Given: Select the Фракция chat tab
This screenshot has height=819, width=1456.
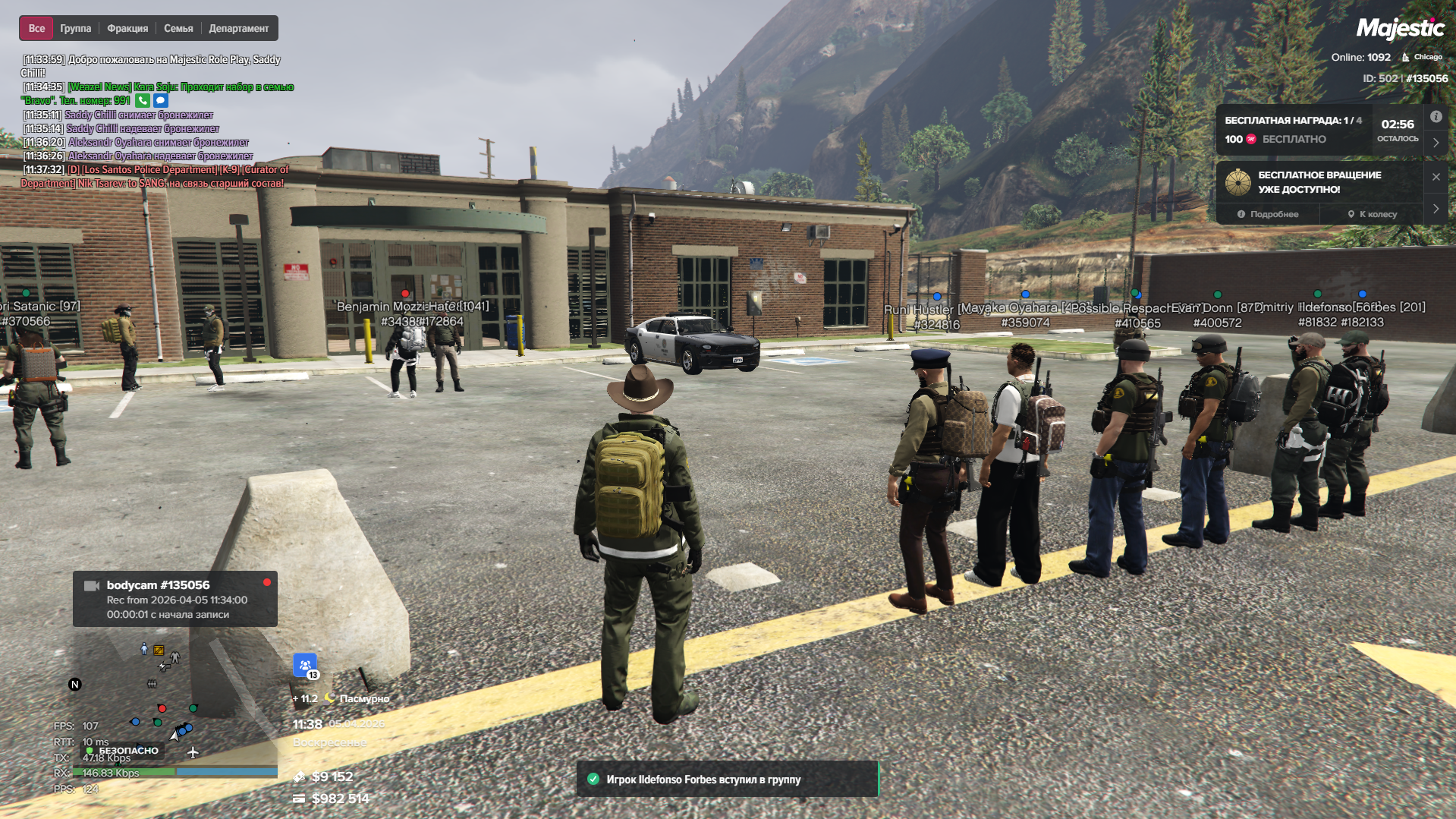Looking at the screenshot, I should (x=127, y=28).
